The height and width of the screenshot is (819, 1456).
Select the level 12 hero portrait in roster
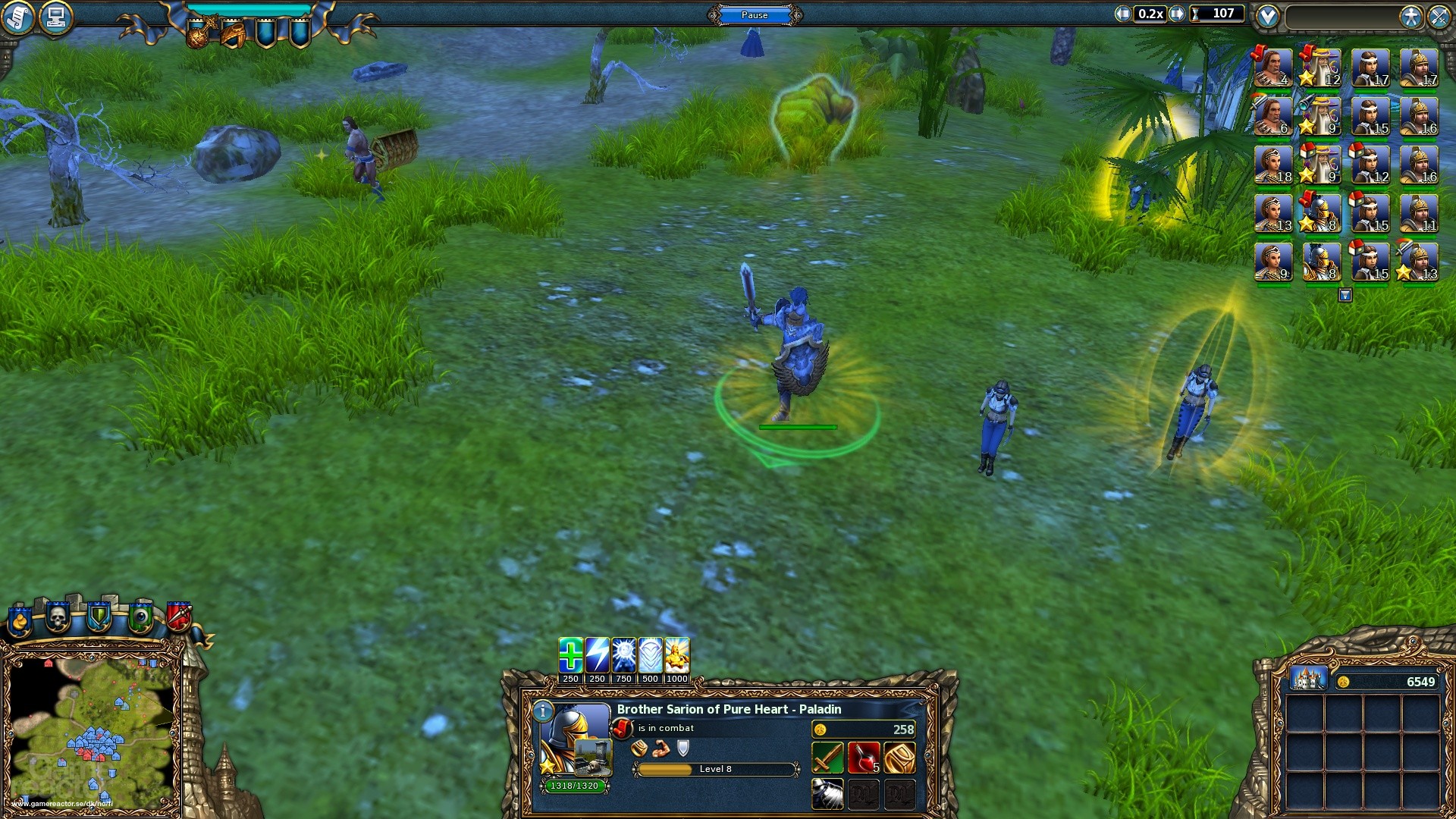pos(1319,67)
